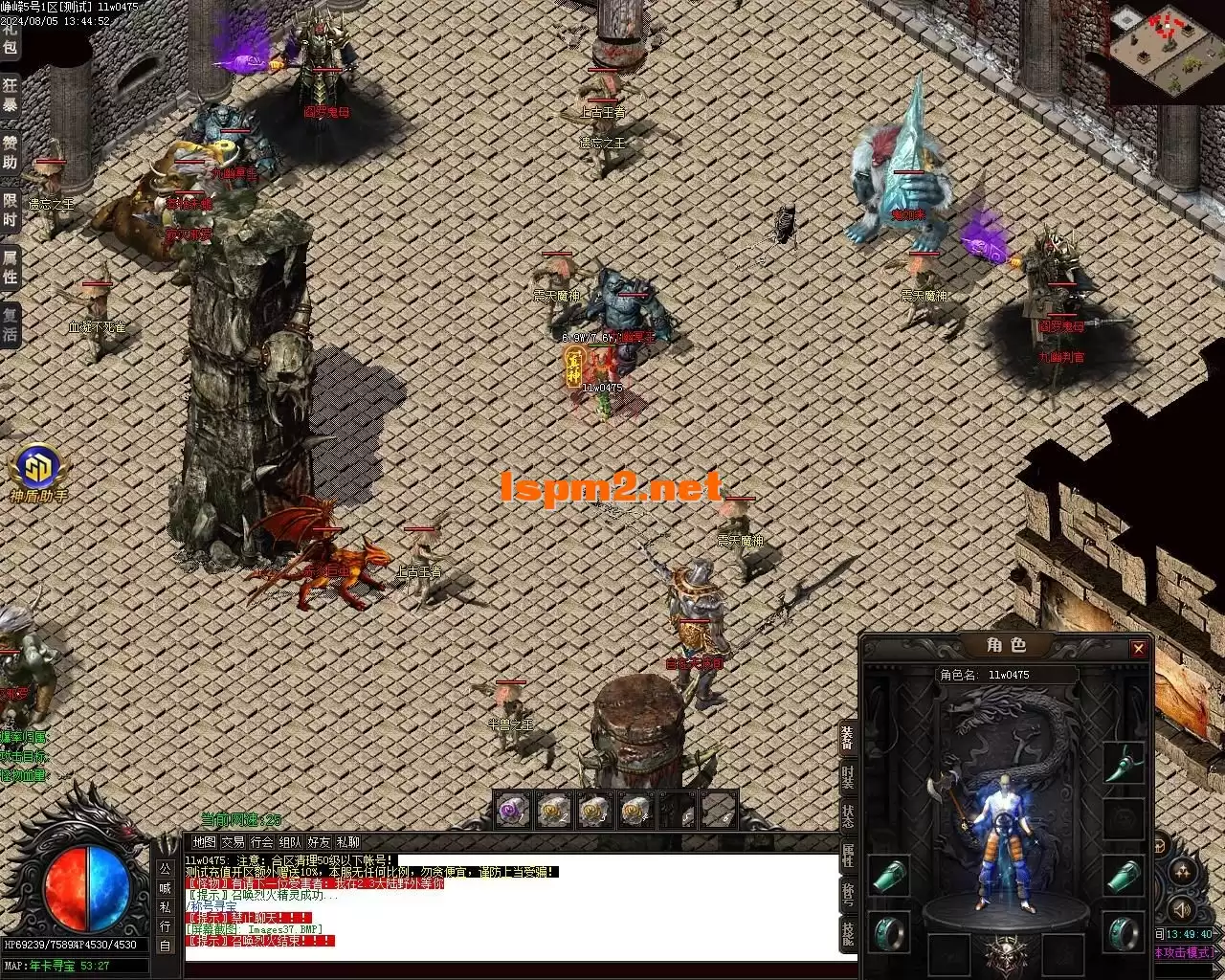
Task: Toggle the speaker sound button
Action: [1183, 908]
